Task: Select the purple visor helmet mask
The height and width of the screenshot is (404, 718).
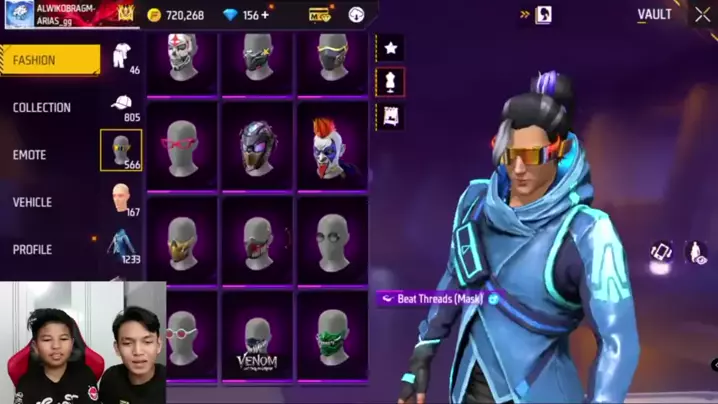Action: (x=258, y=146)
